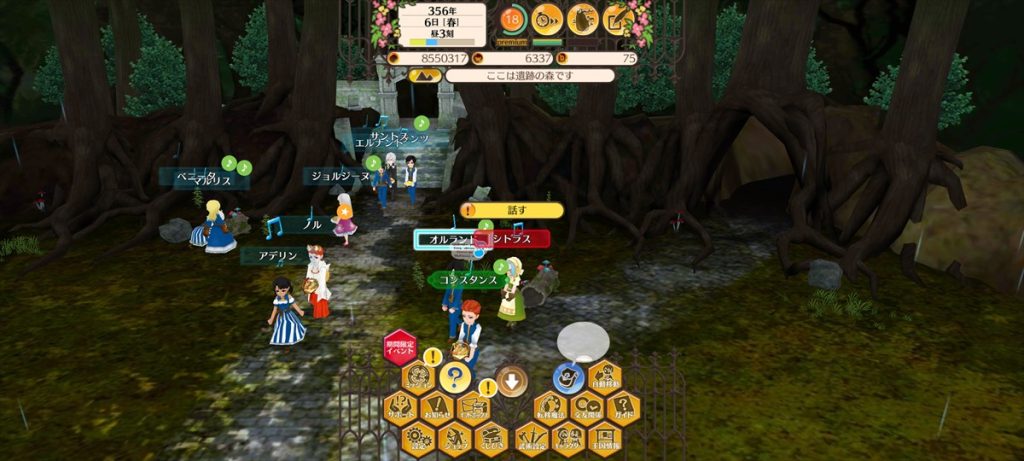Tap the yellow 話す talk button
This screenshot has width=1024, height=461.
click(512, 210)
